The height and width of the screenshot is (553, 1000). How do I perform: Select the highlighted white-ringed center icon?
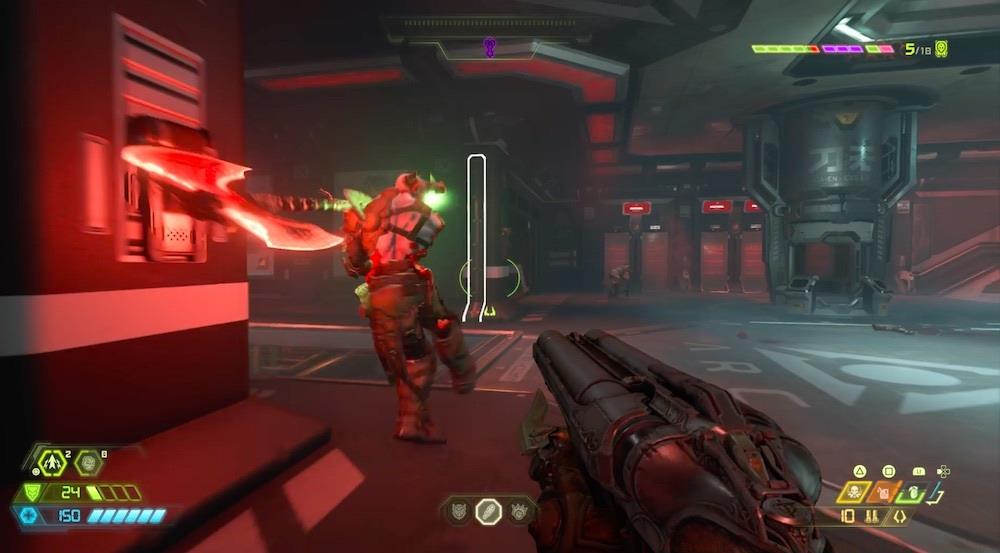click(488, 510)
